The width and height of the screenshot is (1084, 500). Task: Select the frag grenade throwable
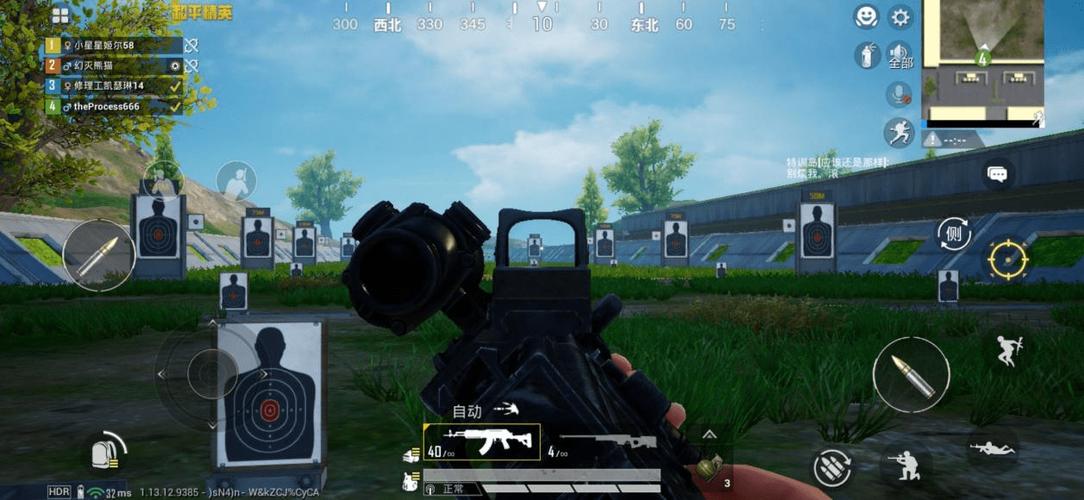coord(710,466)
